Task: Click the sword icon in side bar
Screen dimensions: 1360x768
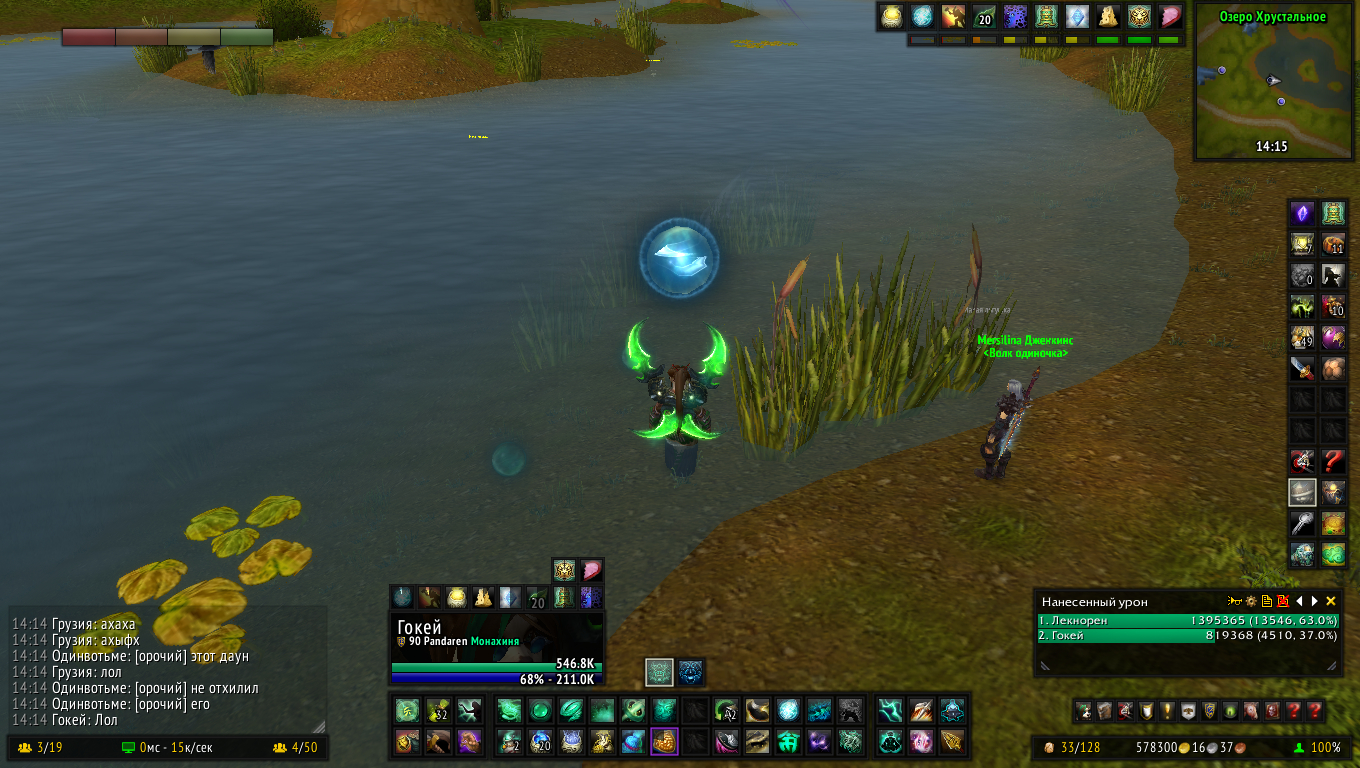Action: click(x=1301, y=368)
